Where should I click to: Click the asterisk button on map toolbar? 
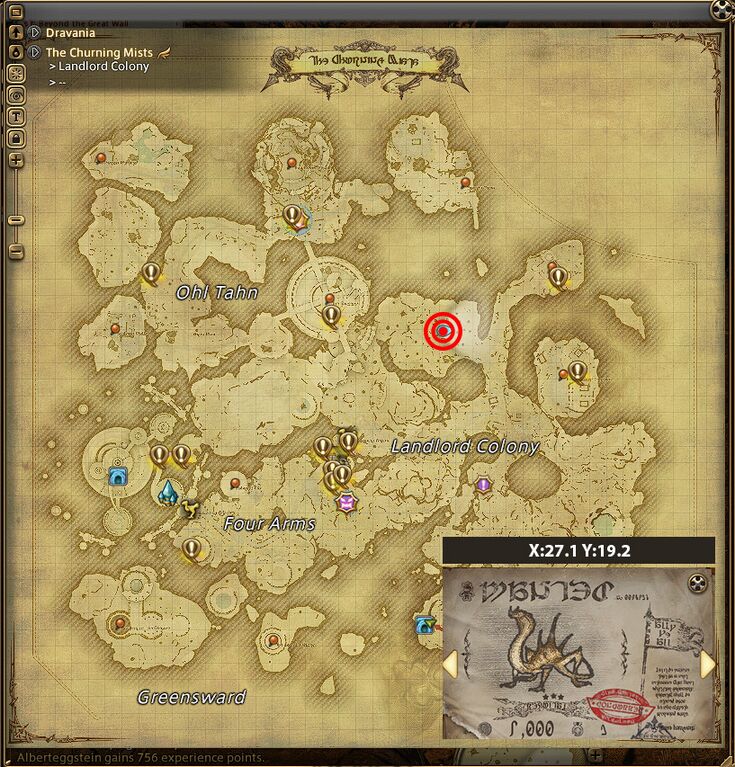16,73
